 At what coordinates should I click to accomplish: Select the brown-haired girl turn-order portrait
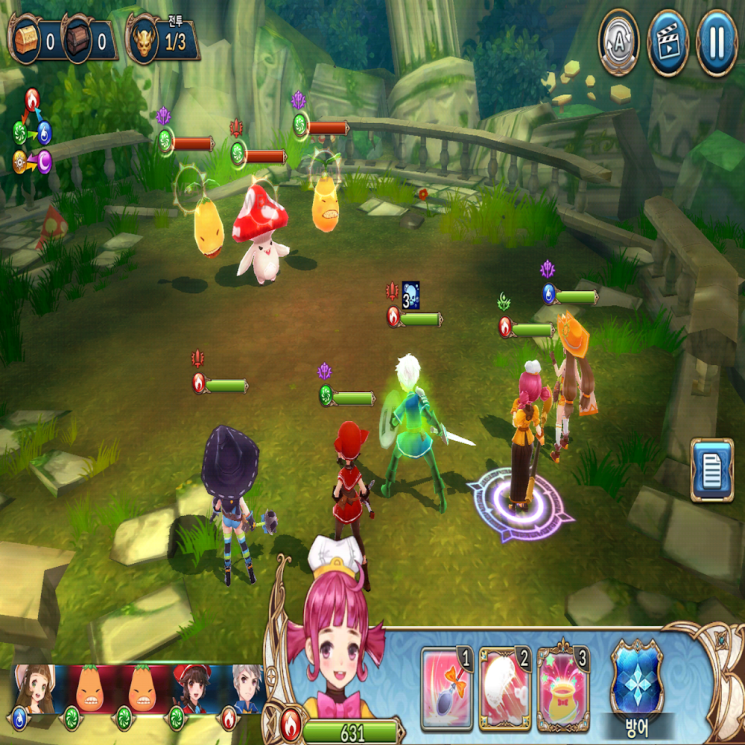33,689
